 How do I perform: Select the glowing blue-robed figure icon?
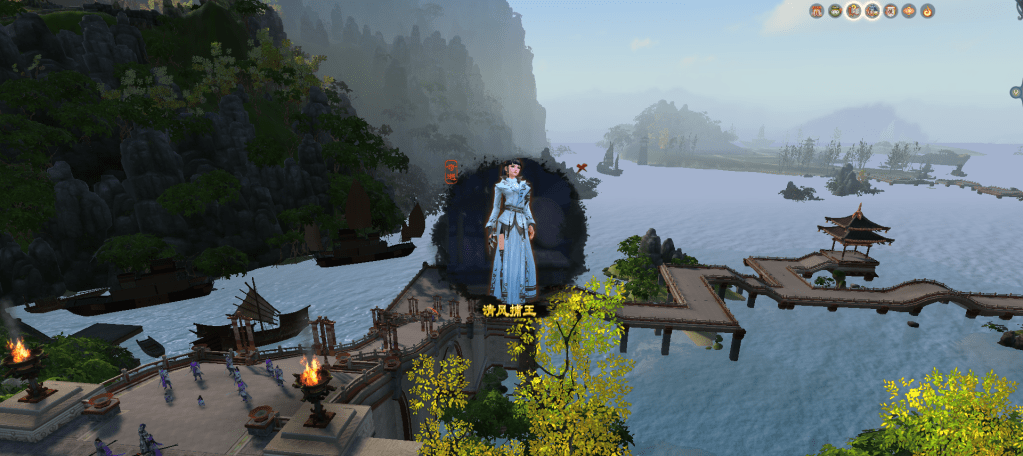[872, 11]
